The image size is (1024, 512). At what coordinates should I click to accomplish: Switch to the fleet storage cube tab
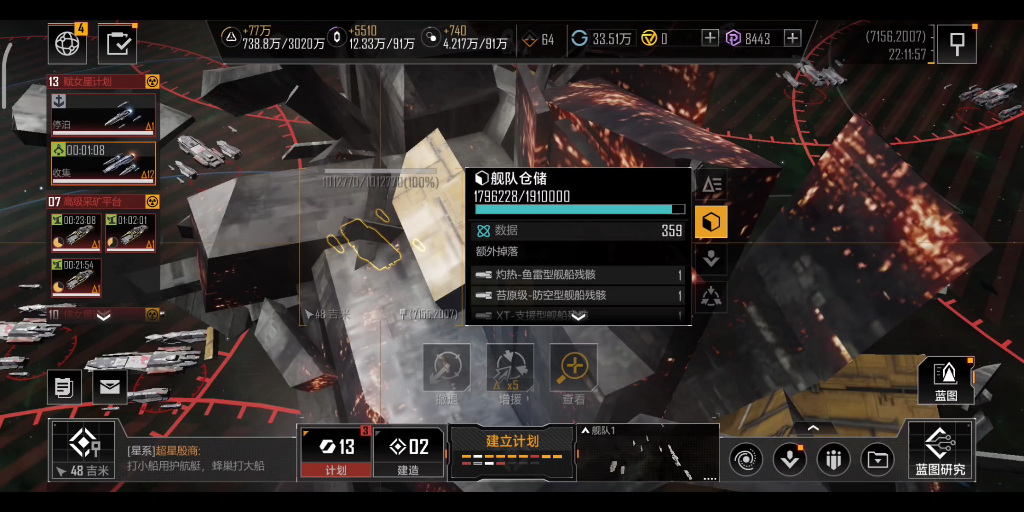pos(711,222)
